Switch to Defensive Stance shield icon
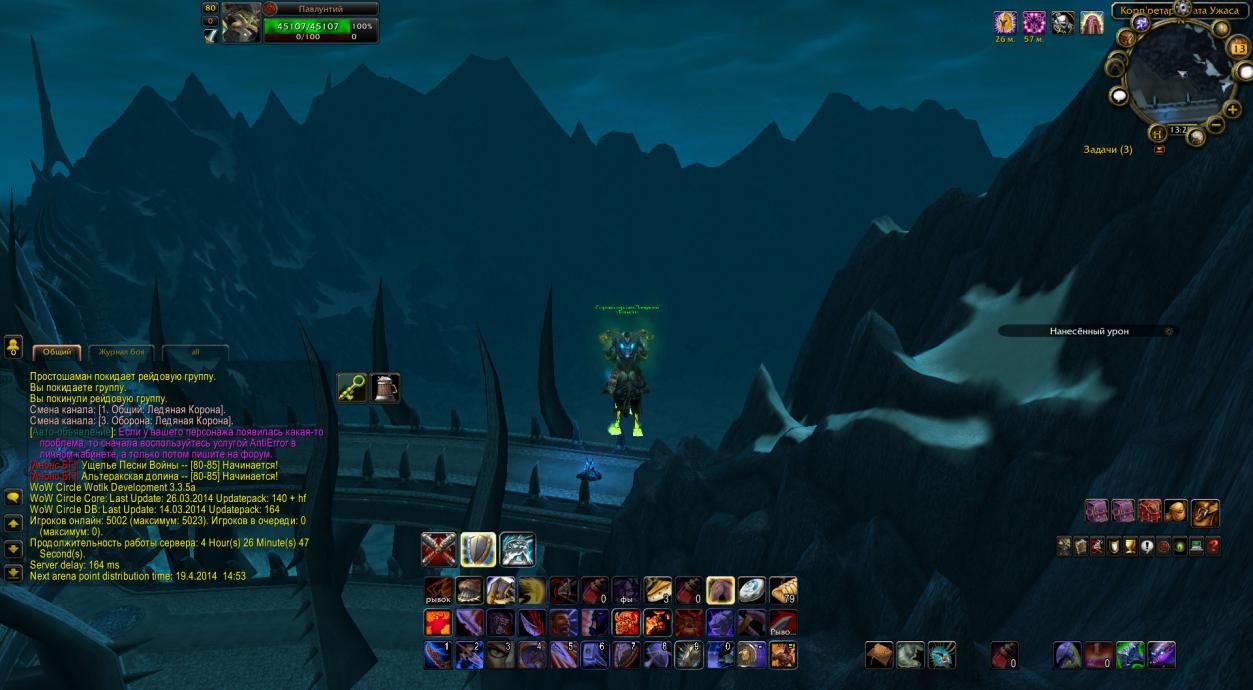The image size is (1253, 690). (x=478, y=549)
